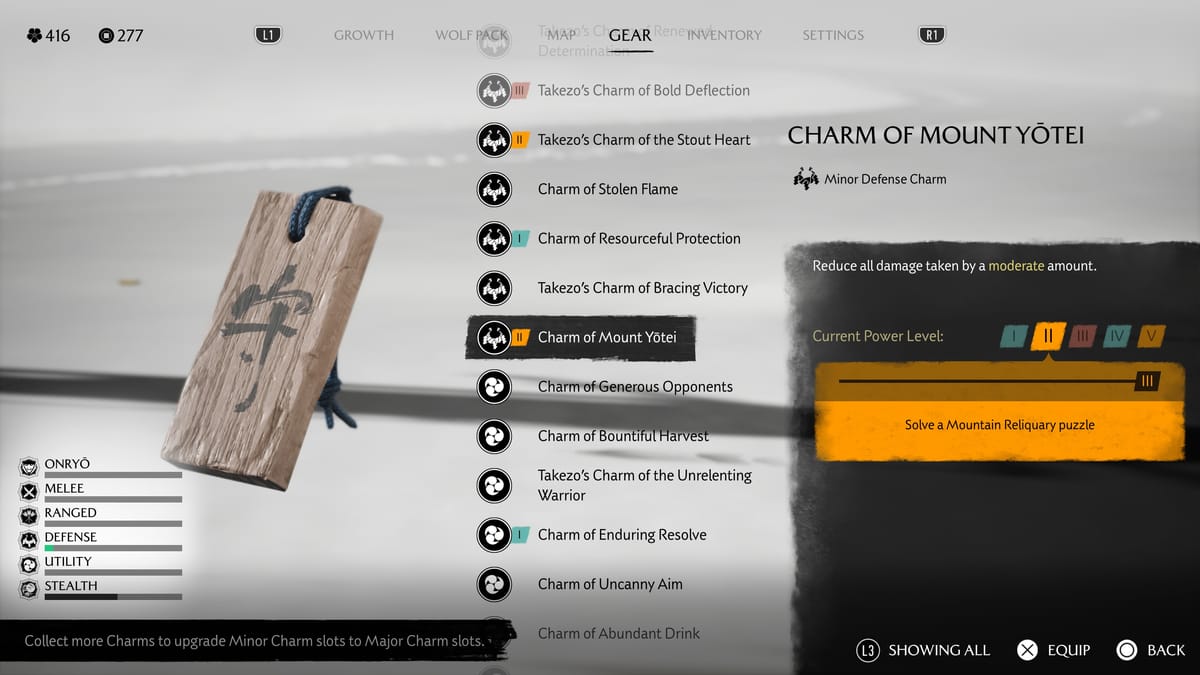Select the Gear tab
The width and height of the screenshot is (1200, 675).
[x=630, y=35]
